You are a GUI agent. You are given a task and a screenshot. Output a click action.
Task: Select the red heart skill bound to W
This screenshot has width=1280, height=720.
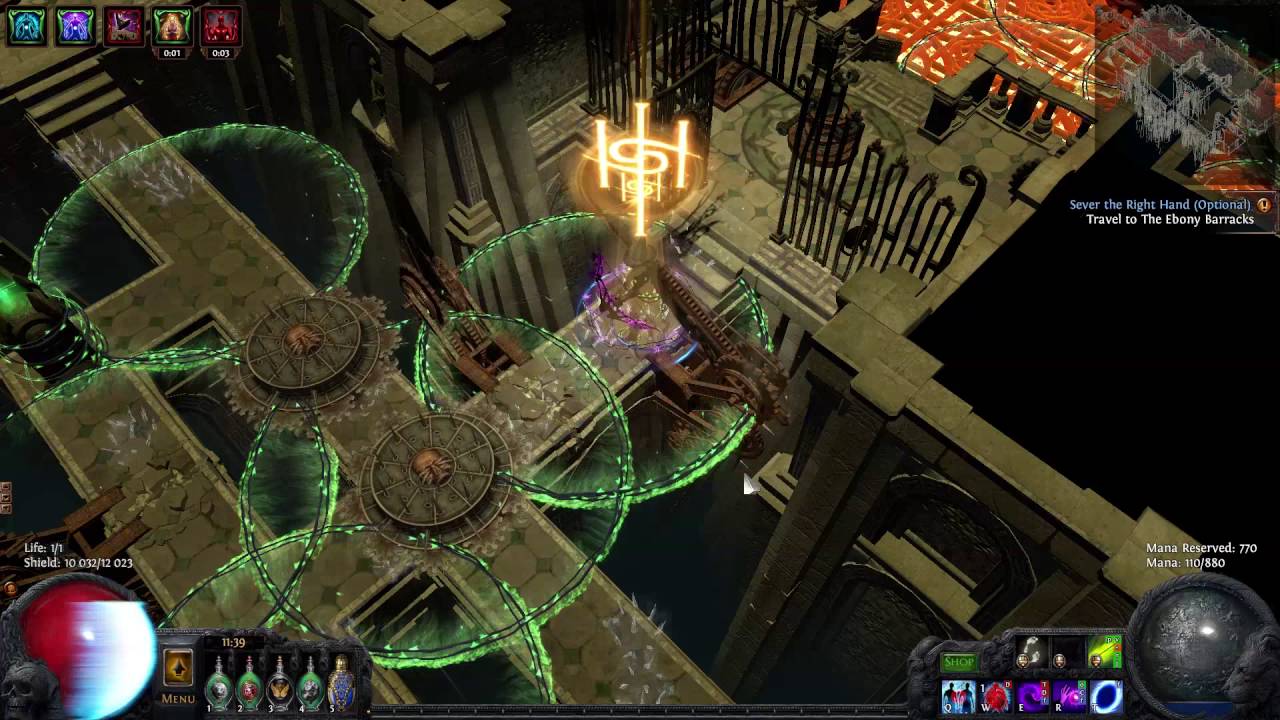[995, 695]
